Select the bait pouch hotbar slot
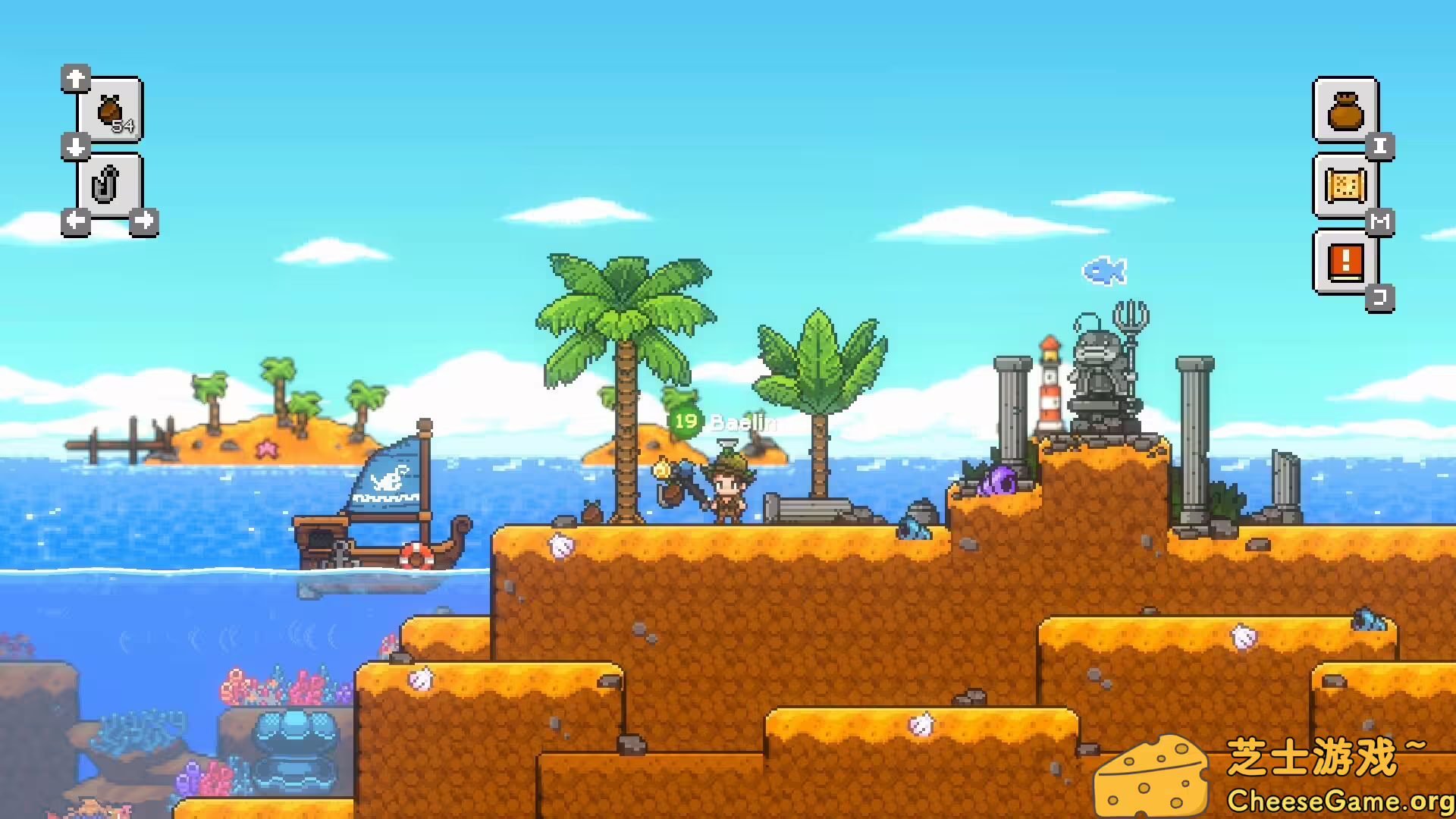The width and height of the screenshot is (1456, 819). [111, 111]
